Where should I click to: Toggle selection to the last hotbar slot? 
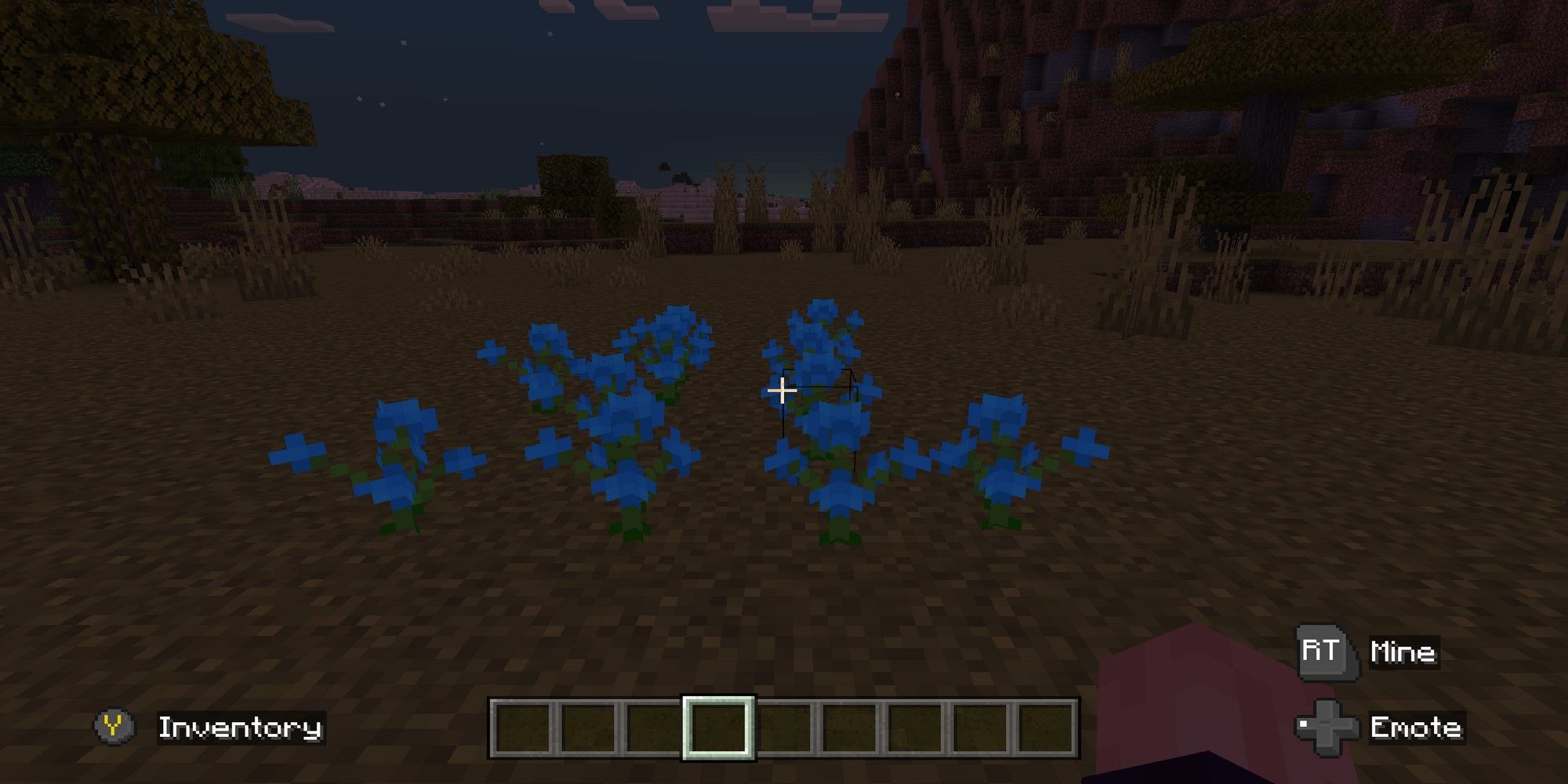[1045, 728]
